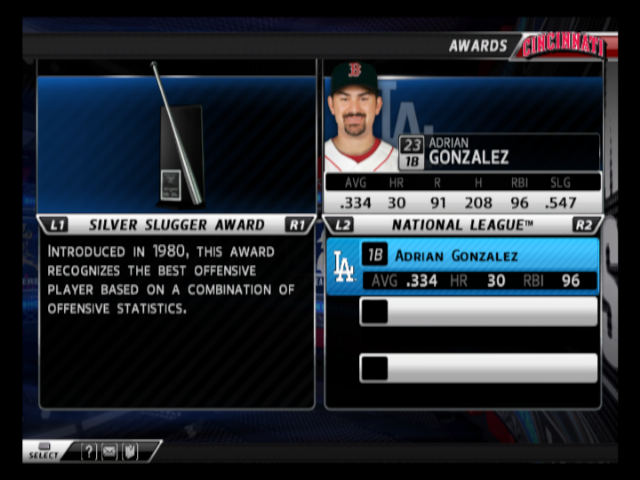Select the Adrian Gonzalez award winner row

coord(463,266)
